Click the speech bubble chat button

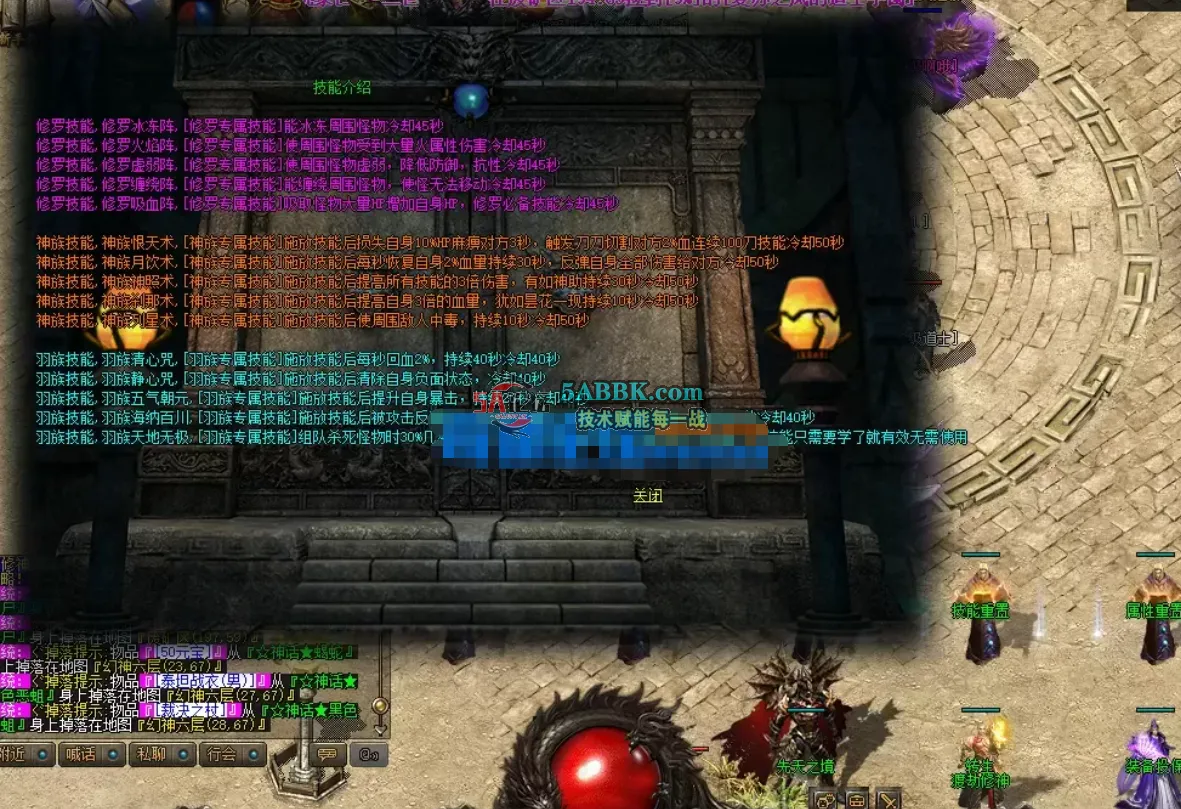tap(326, 754)
